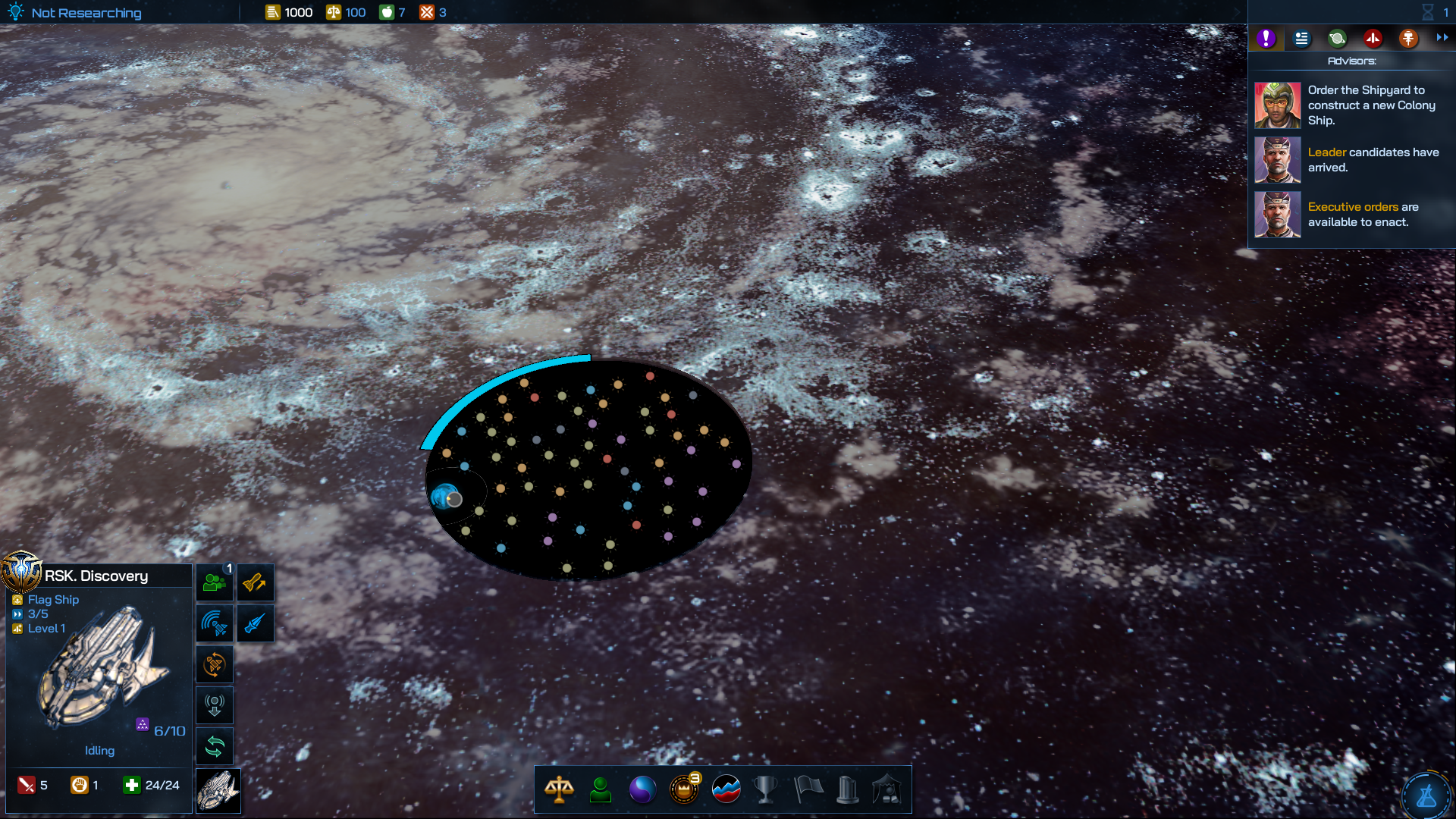Click the grey beacon down-arrow icon
Image resolution: width=1456 pixels, height=819 pixels.
(215, 706)
